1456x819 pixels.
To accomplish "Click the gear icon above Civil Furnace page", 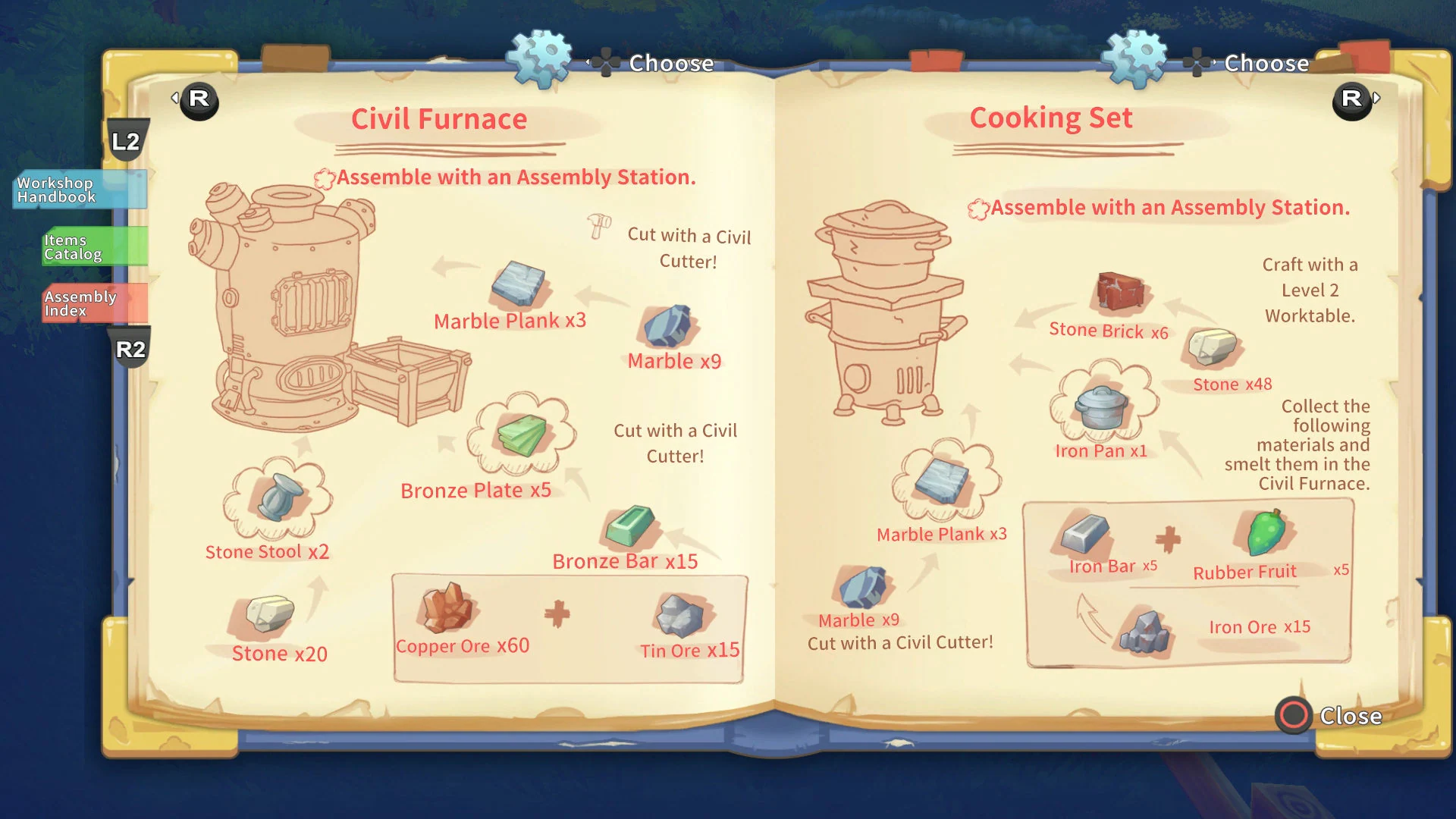I will pos(538,57).
